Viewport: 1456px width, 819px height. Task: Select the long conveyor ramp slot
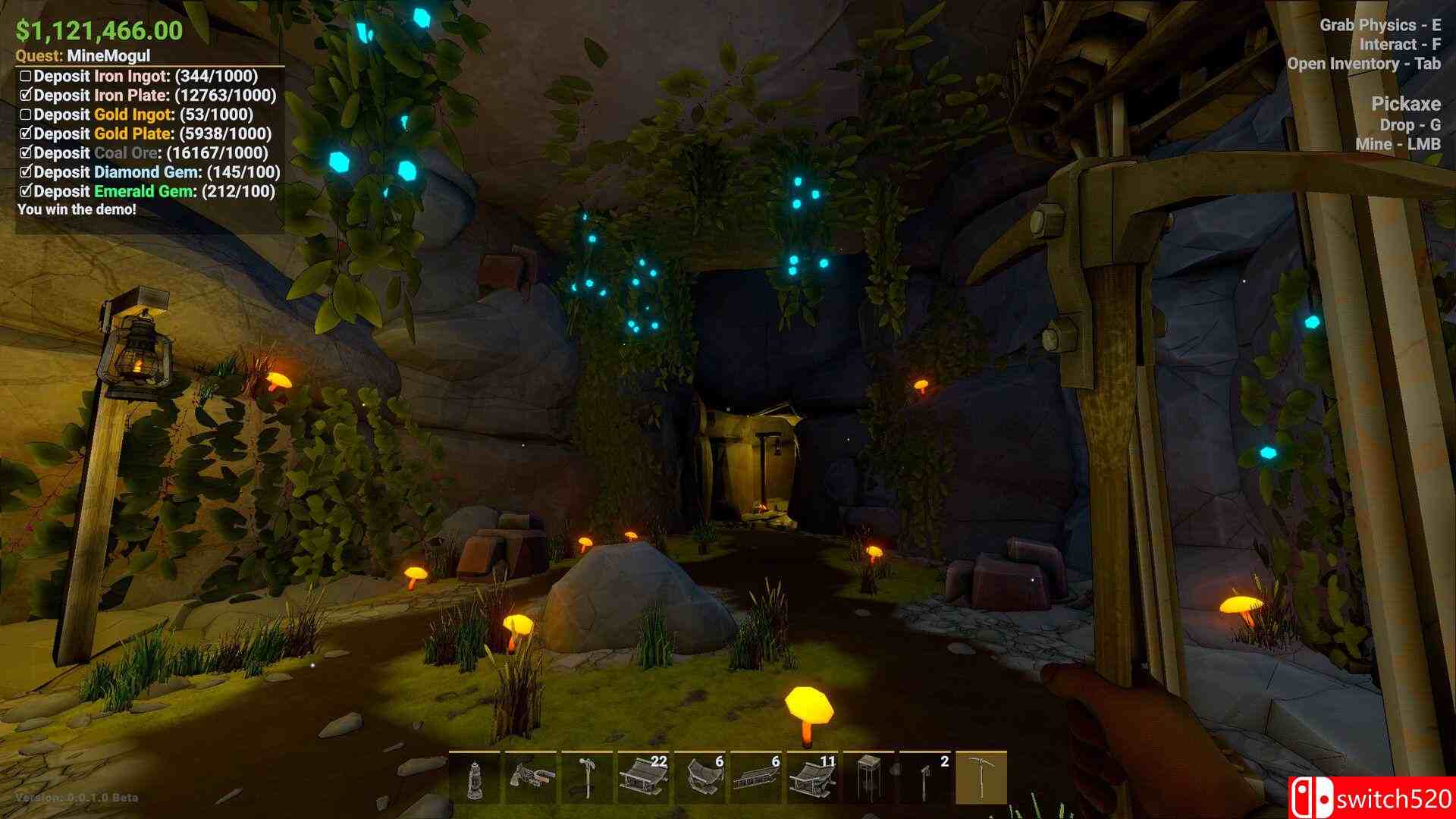(x=755, y=777)
